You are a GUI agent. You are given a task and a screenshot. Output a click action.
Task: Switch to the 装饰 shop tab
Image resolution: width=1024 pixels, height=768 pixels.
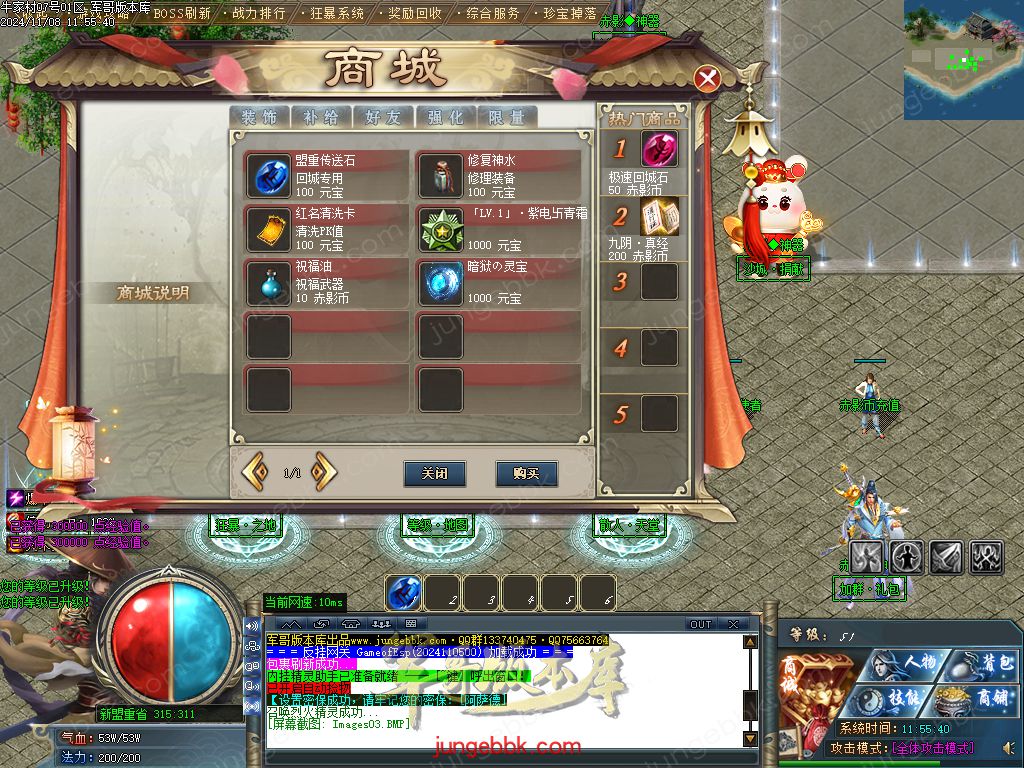tap(259, 117)
